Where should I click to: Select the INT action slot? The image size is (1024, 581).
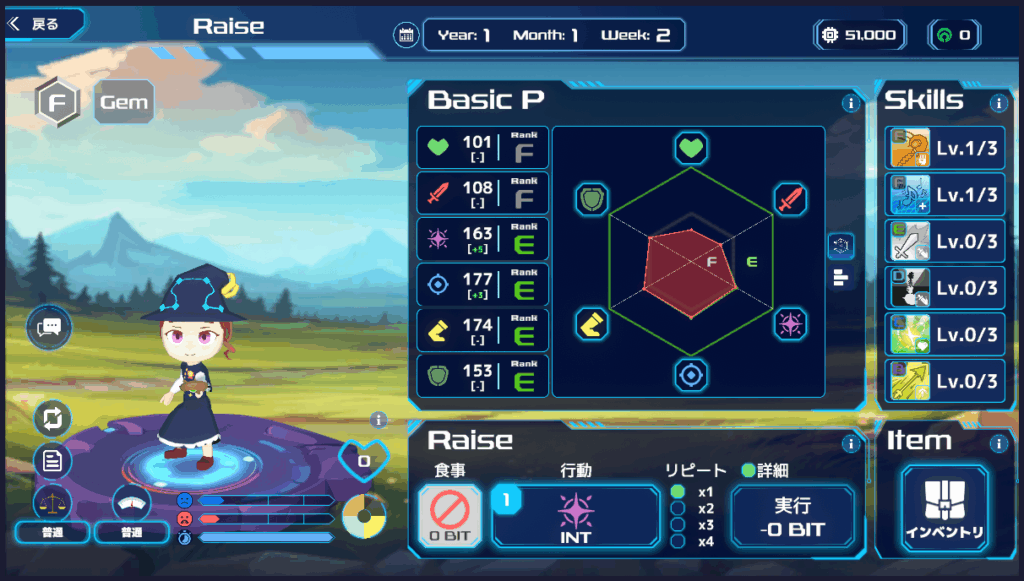576,516
